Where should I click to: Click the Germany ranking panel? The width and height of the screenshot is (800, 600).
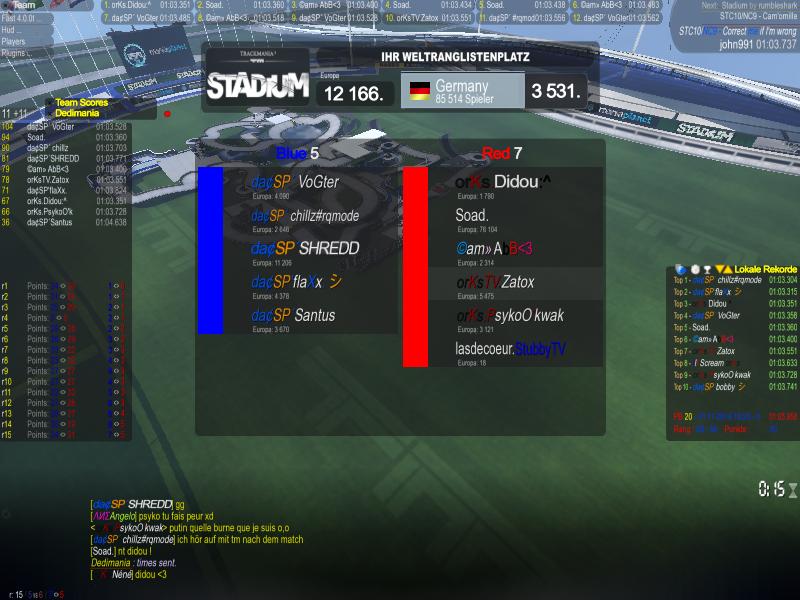[x=464, y=91]
